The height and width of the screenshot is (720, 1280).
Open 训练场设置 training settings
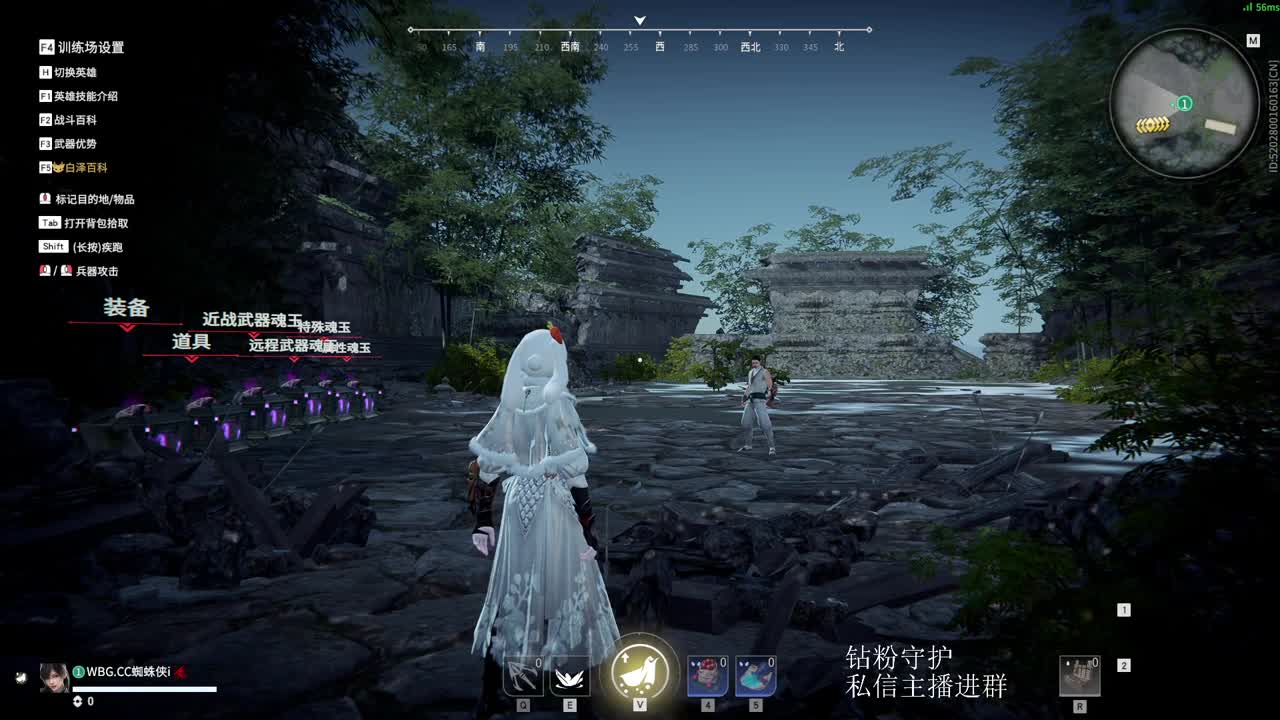click(90, 46)
